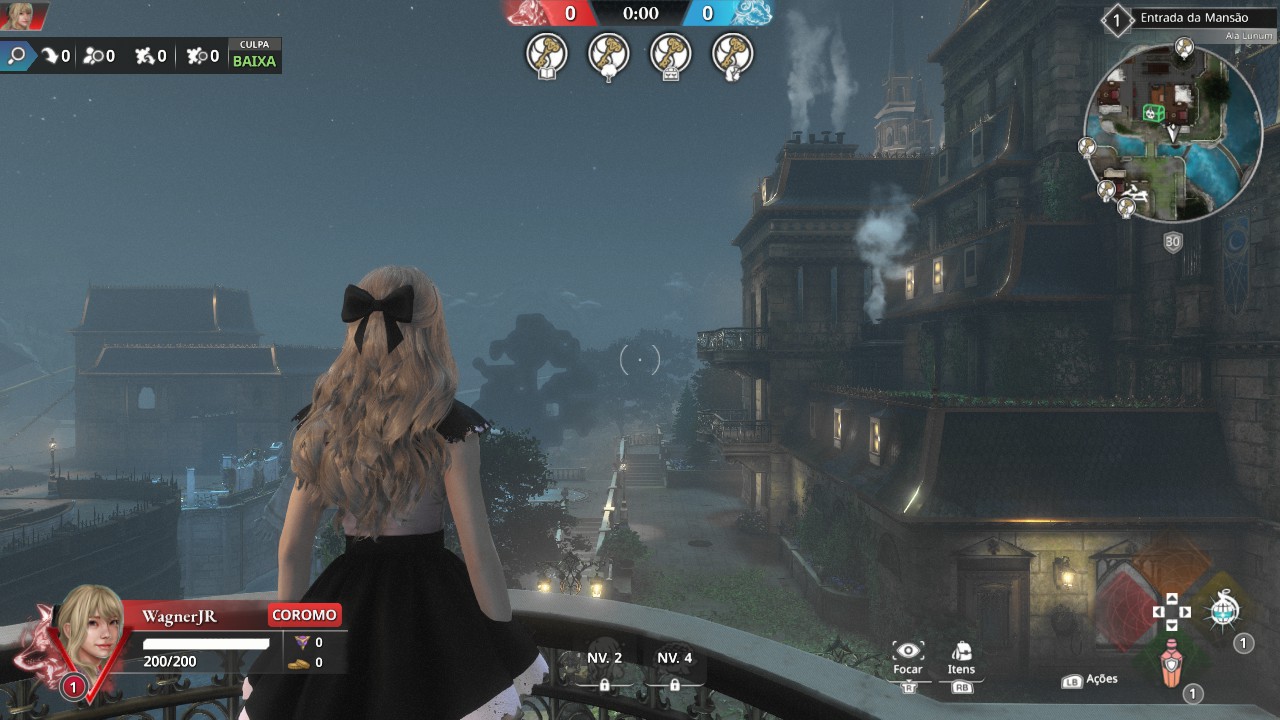
Task: Select the locked NV. 4 skill slot
Action: click(674, 668)
